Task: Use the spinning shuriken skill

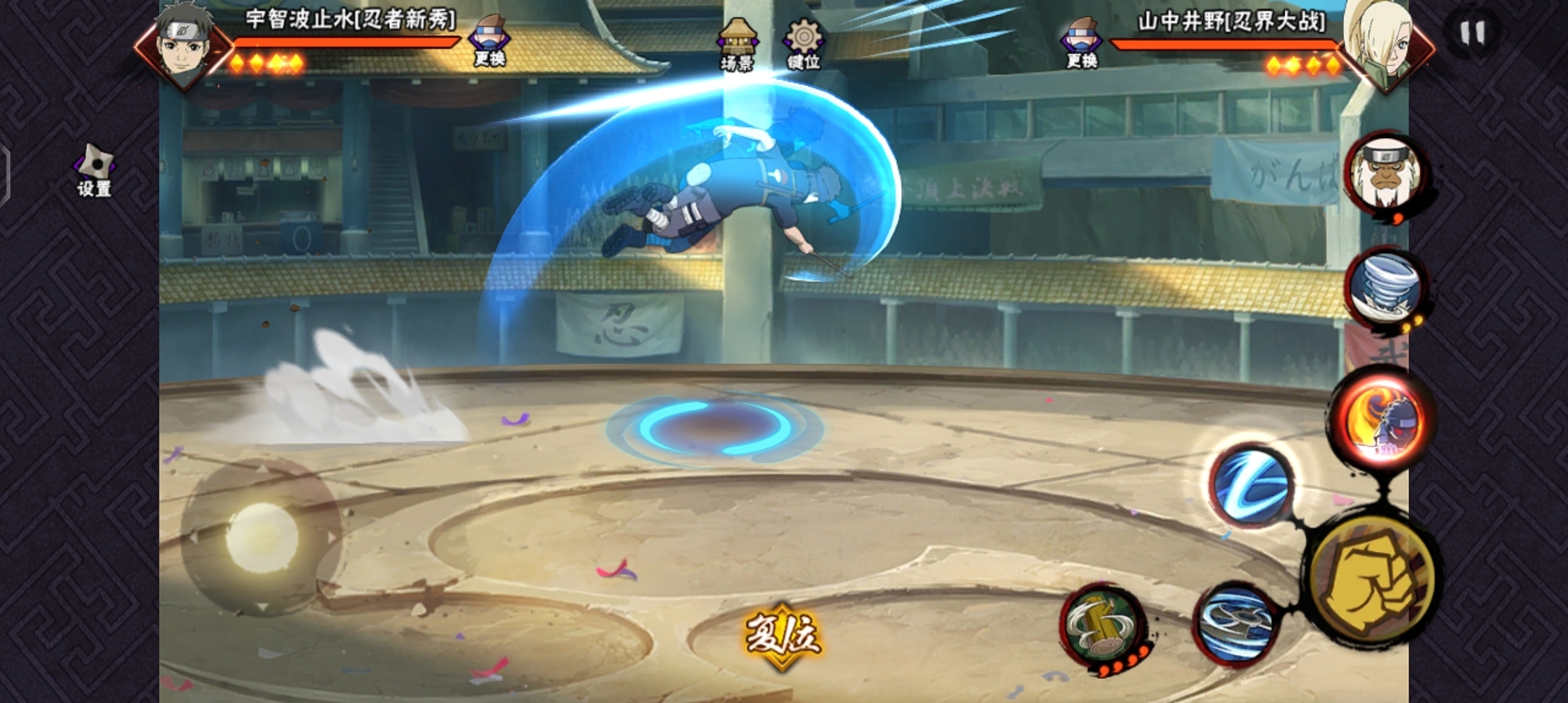Action: 1235,623
